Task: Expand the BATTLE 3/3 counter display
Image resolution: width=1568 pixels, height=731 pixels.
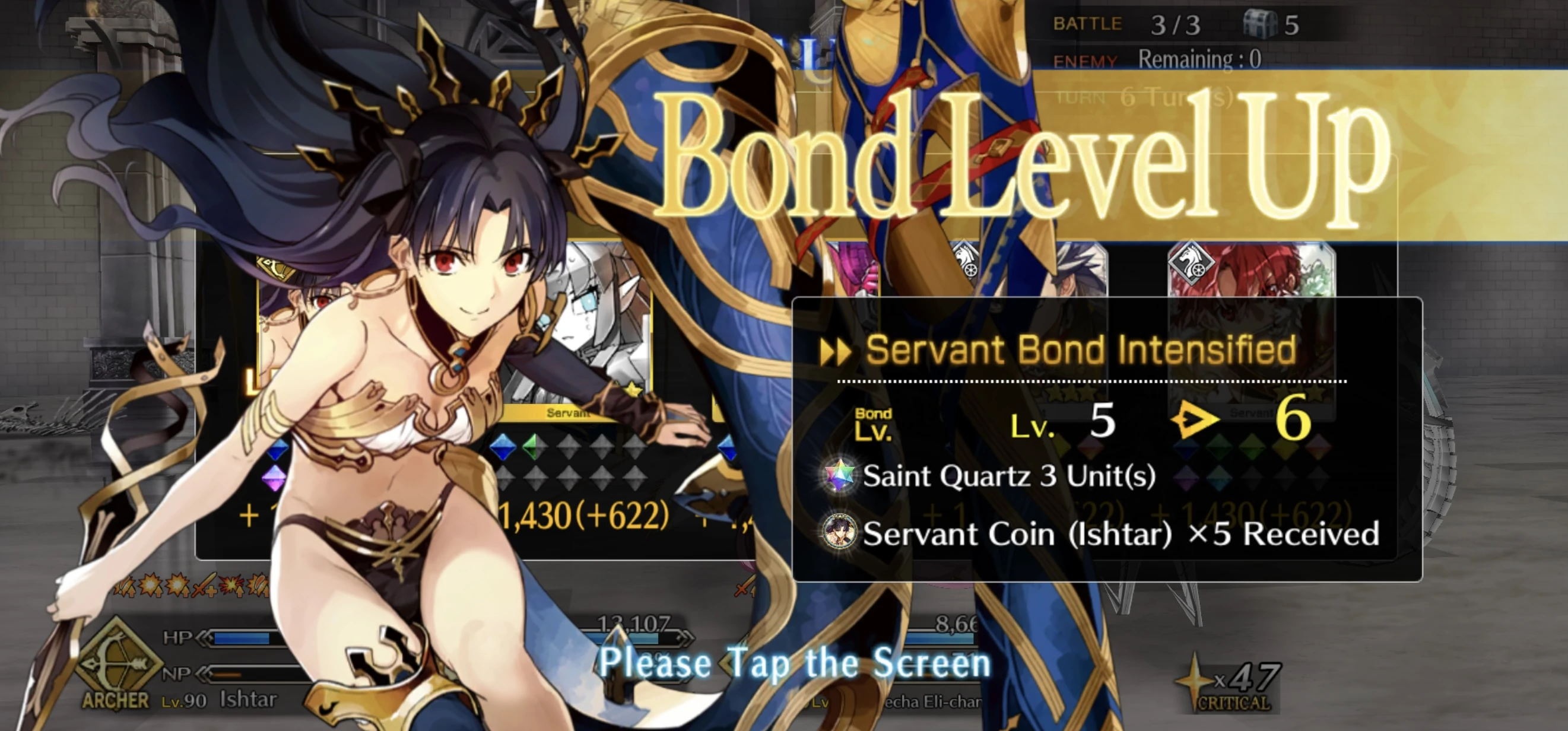Action: tap(1144, 24)
